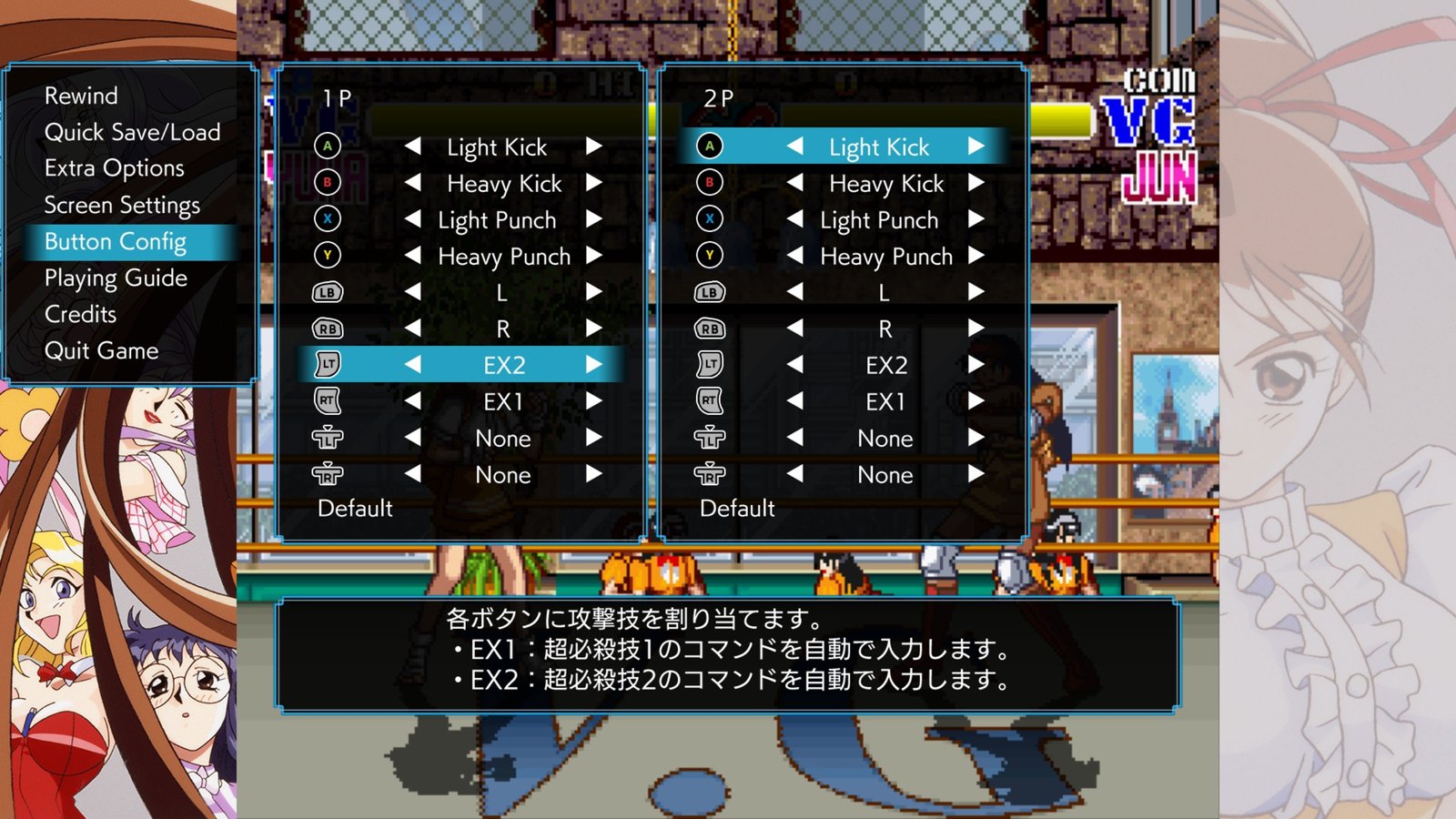
Task: Select the 1P EX2 row
Action: (503, 365)
